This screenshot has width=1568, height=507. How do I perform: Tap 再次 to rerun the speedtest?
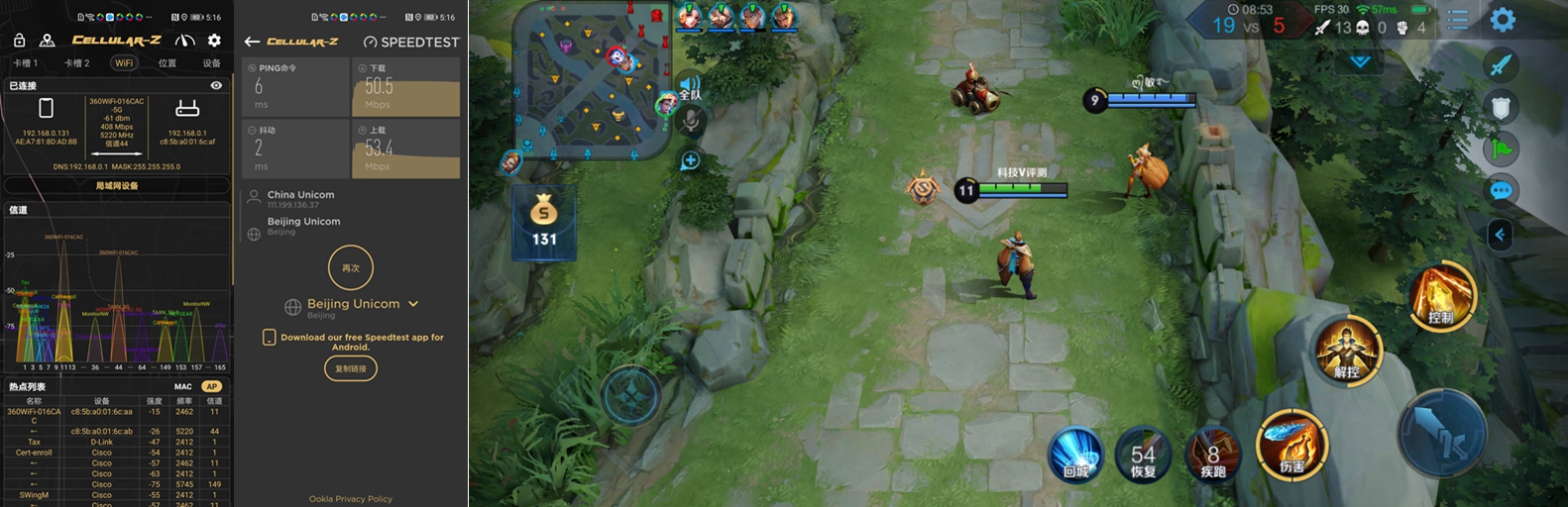tap(351, 268)
